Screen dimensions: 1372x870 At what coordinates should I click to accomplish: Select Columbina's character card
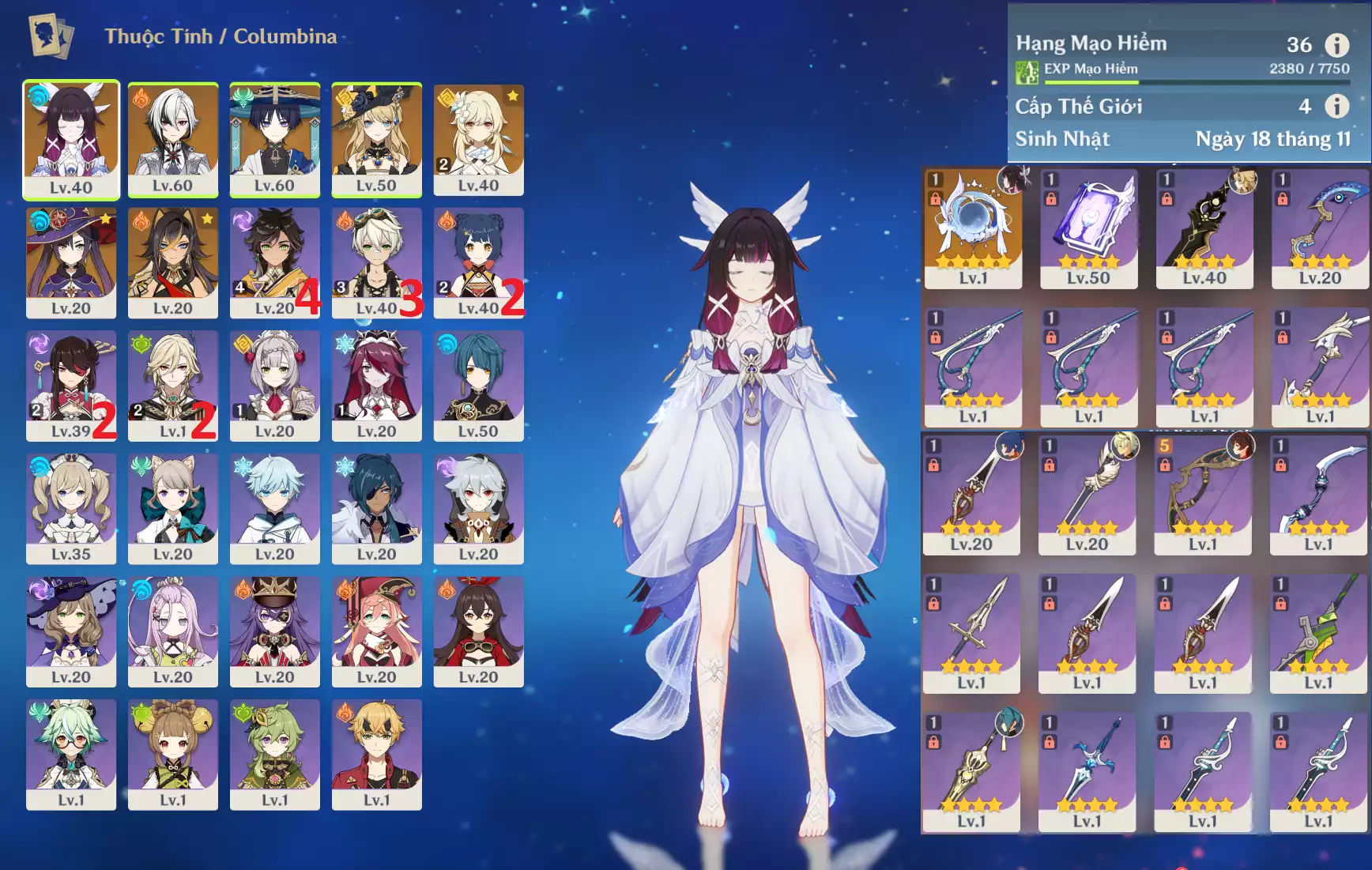coord(71,139)
